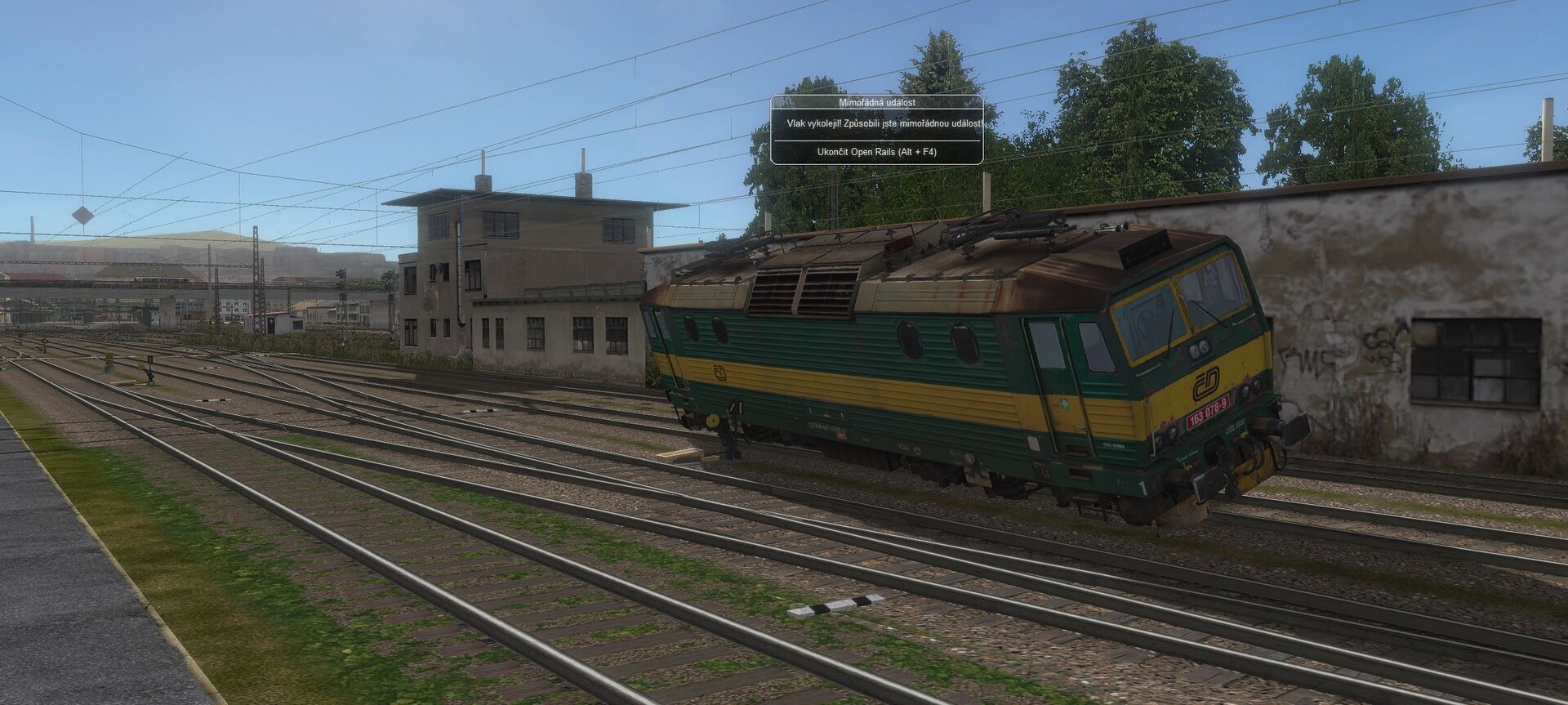The height and width of the screenshot is (705, 1568).
Task: Select Ukončit Open Rails to quit
Action: [876, 152]
